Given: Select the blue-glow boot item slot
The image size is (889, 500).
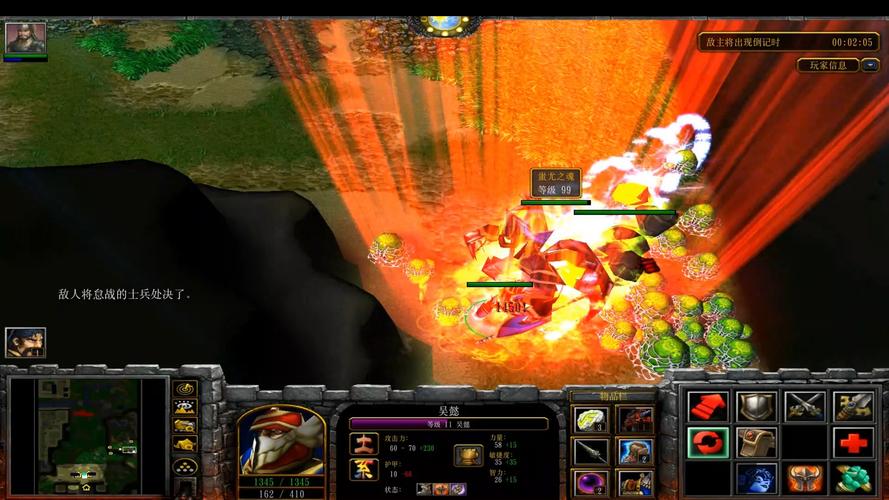Looking at the screenshot, I should [634, 451].
